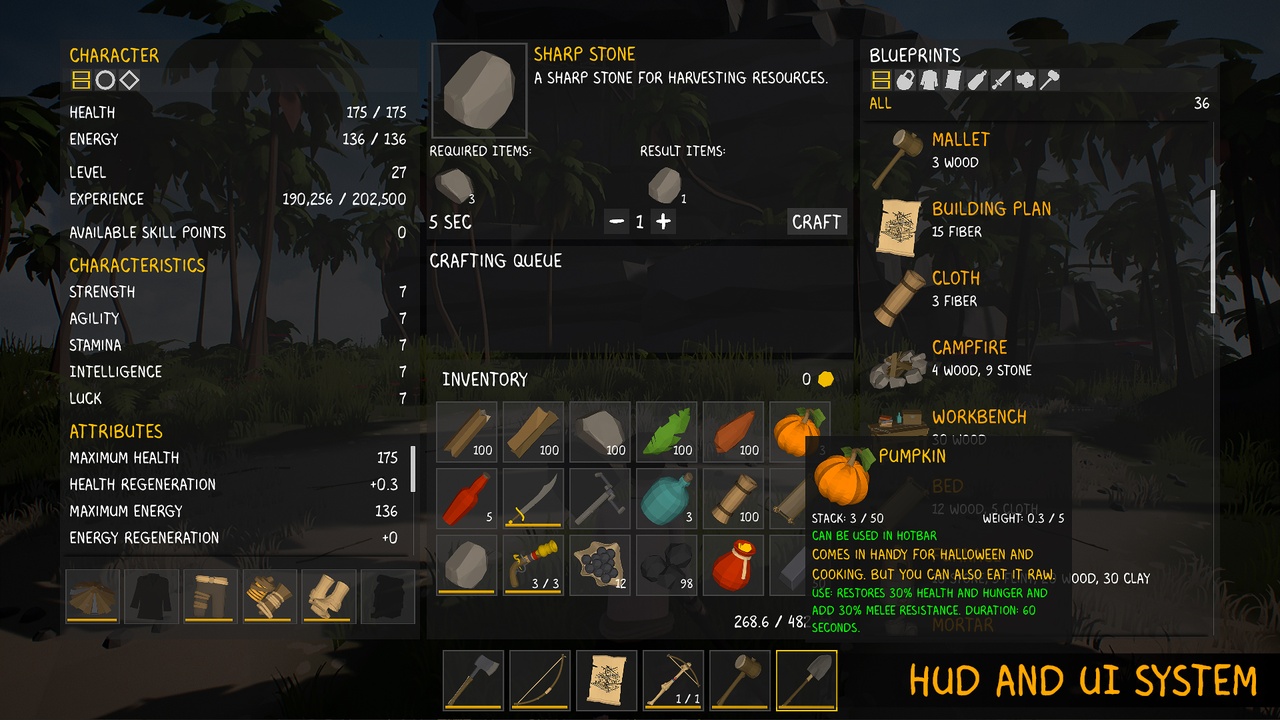Toggle the diamond tab in Character panel

(127, 80)
